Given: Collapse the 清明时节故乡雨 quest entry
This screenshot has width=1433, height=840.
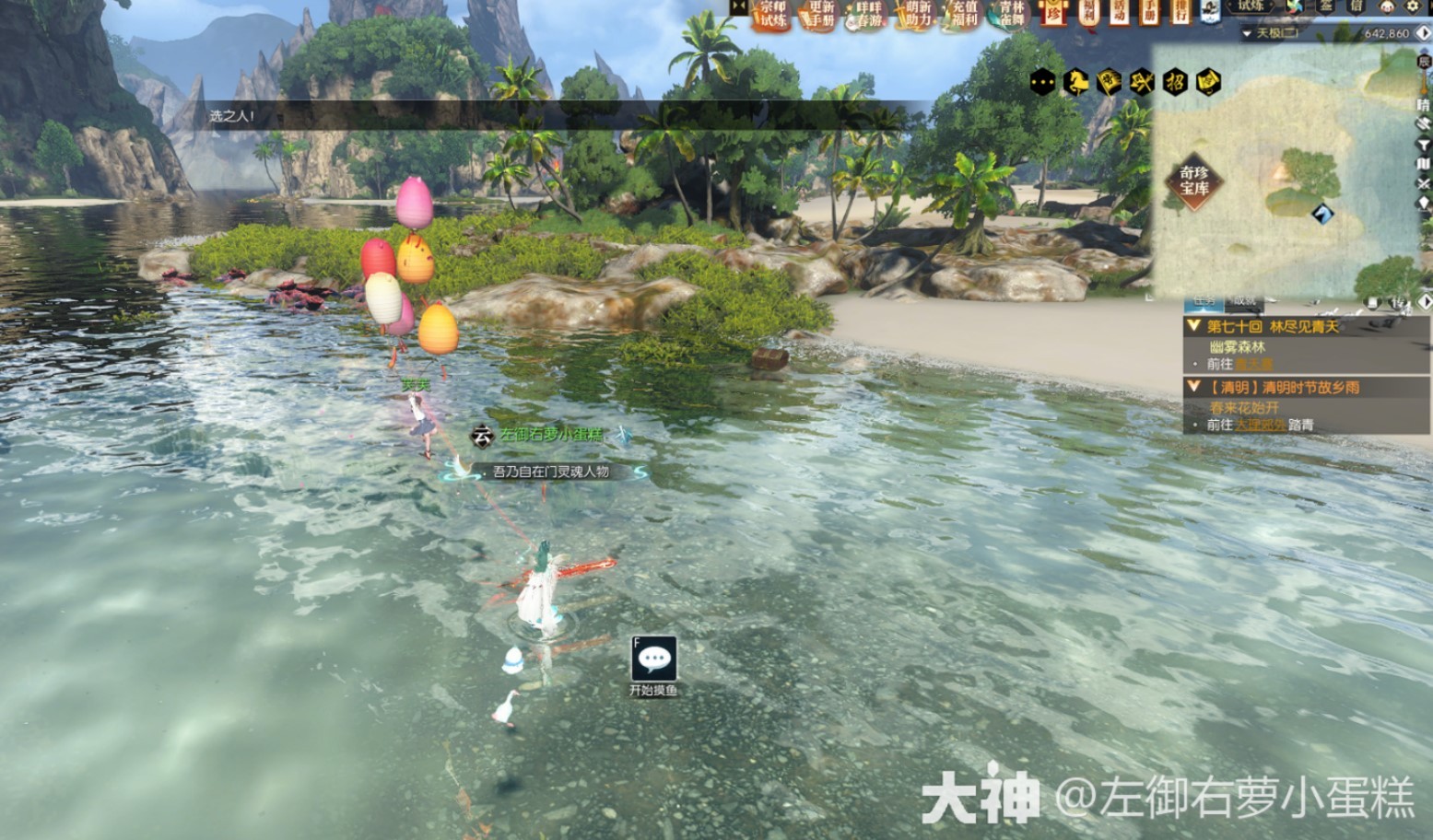Looking at the screenshot, I should (x=1193, y=387).
